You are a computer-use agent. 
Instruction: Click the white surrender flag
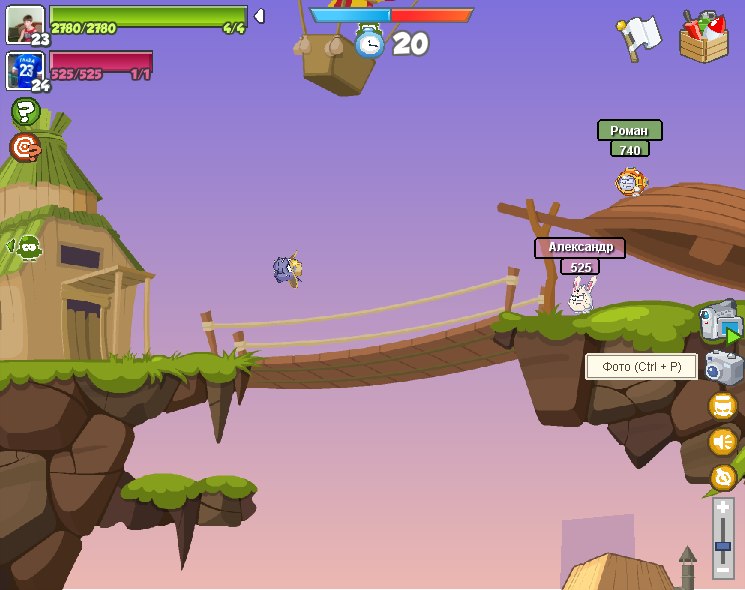click(638, 38)
